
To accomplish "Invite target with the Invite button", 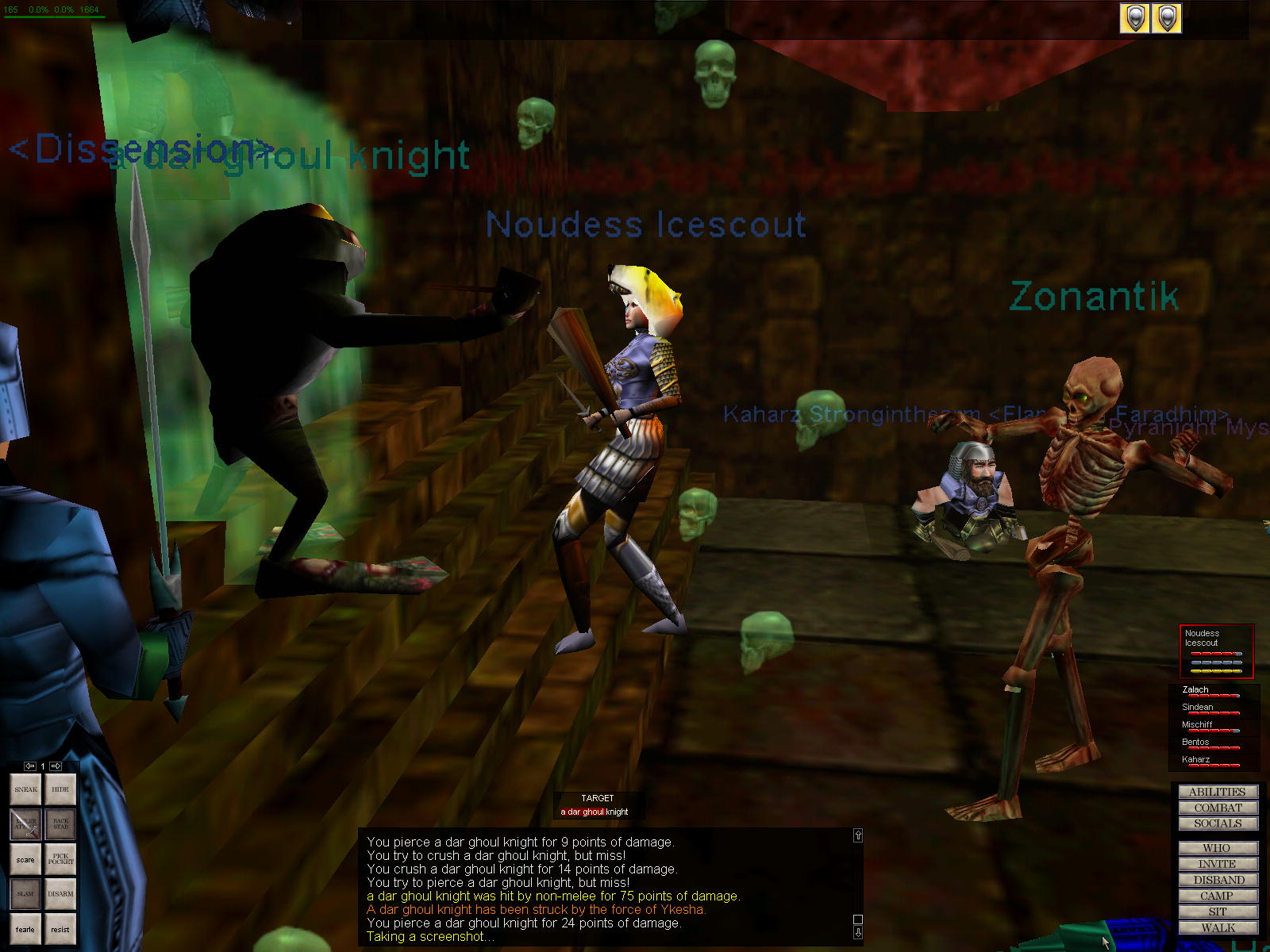I will click(1218, 864).
